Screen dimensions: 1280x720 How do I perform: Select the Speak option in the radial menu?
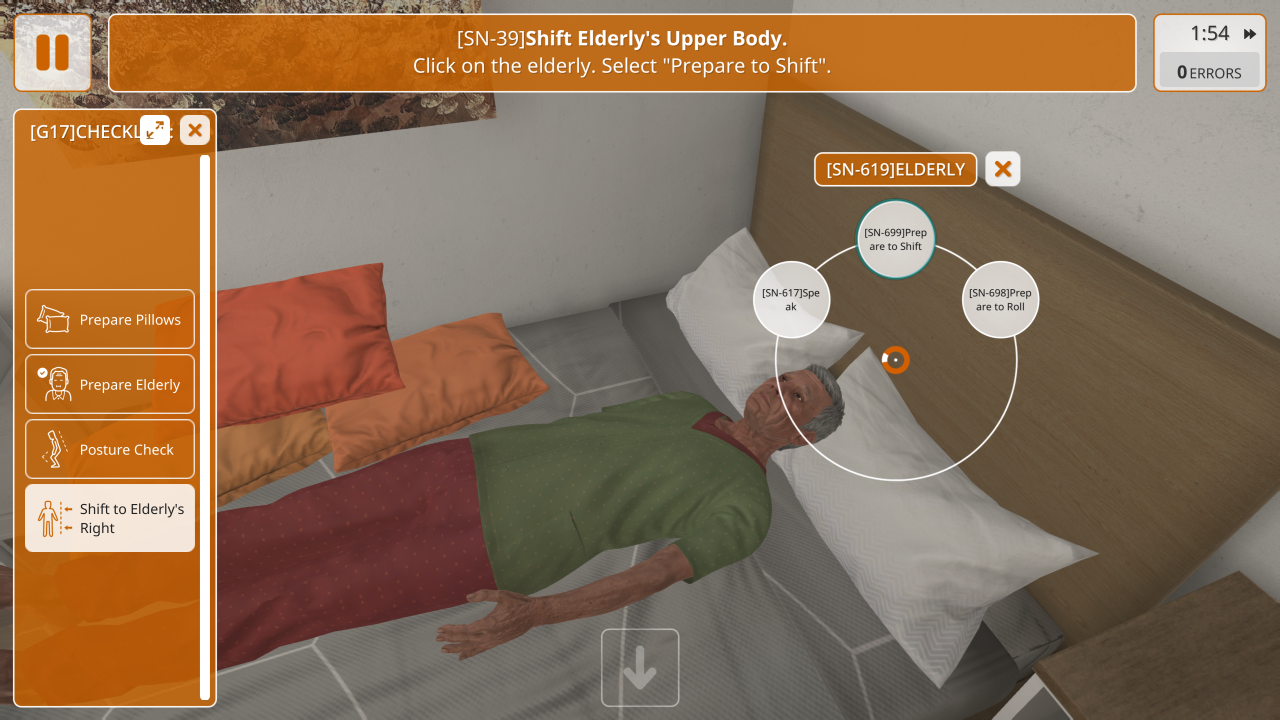(791, 300)
